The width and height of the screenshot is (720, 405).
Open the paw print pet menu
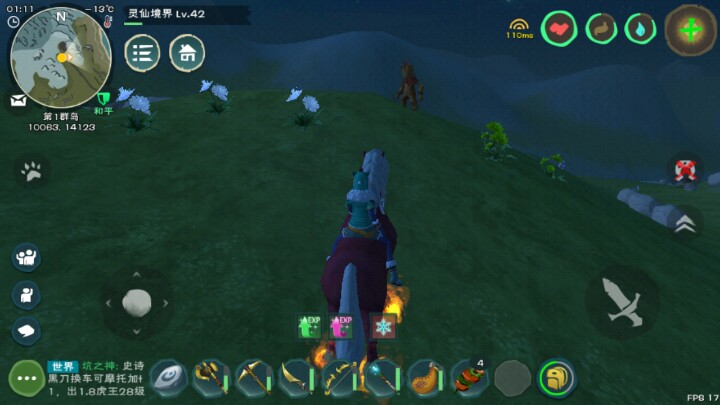(32, 171)
